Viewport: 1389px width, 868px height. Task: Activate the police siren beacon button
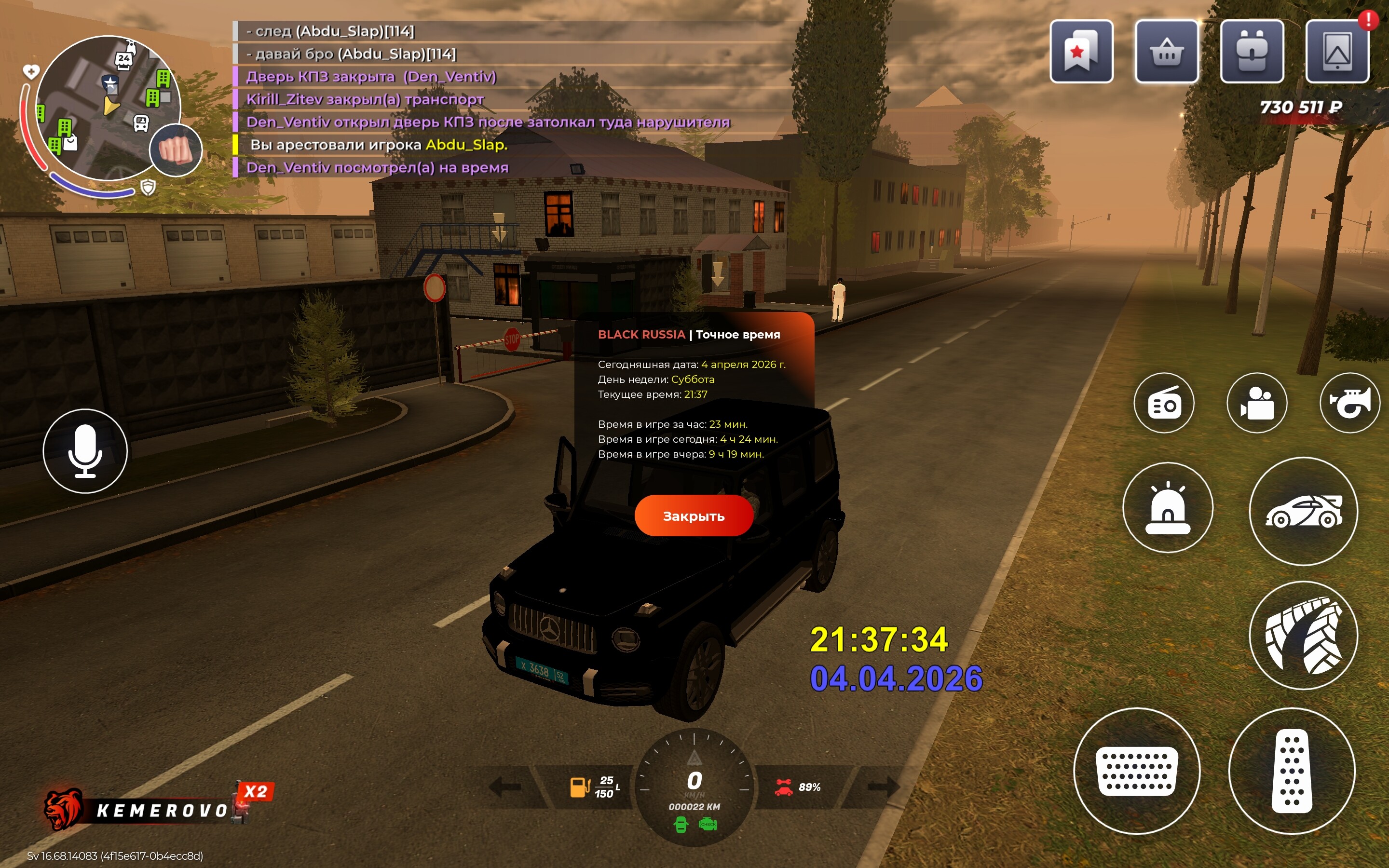(x=1168, y=508)
